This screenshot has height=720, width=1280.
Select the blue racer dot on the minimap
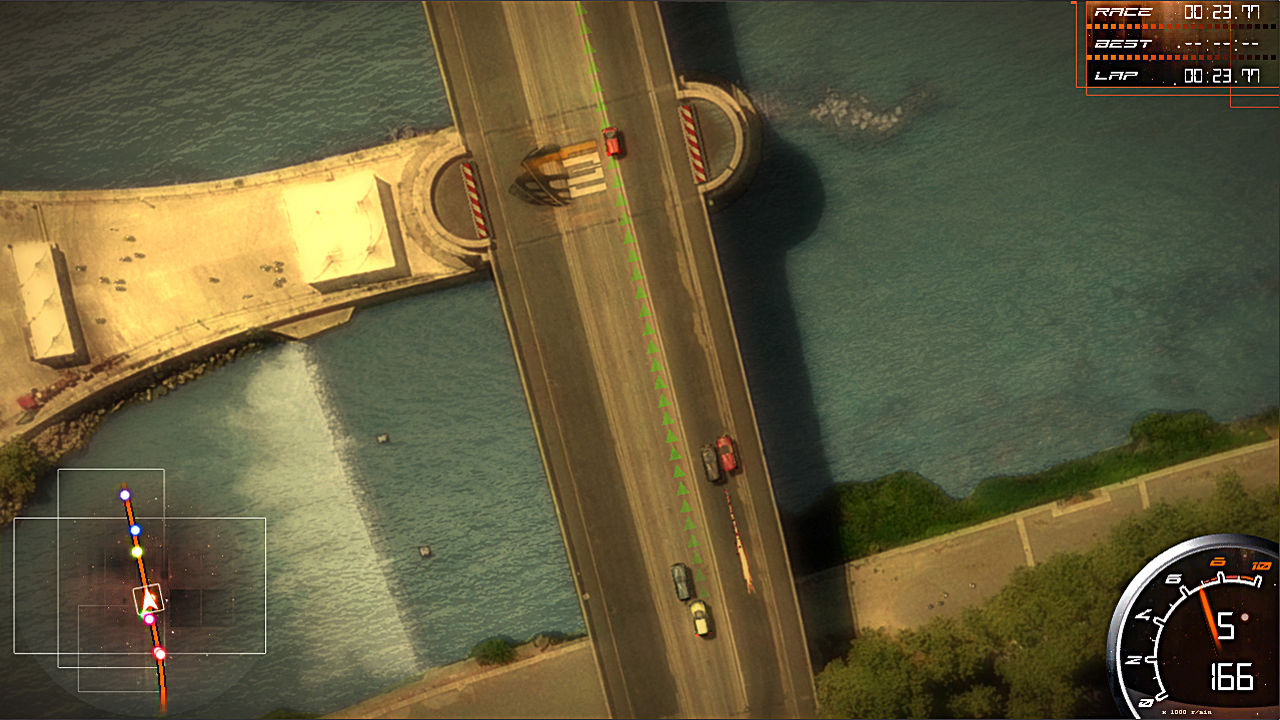135,530
